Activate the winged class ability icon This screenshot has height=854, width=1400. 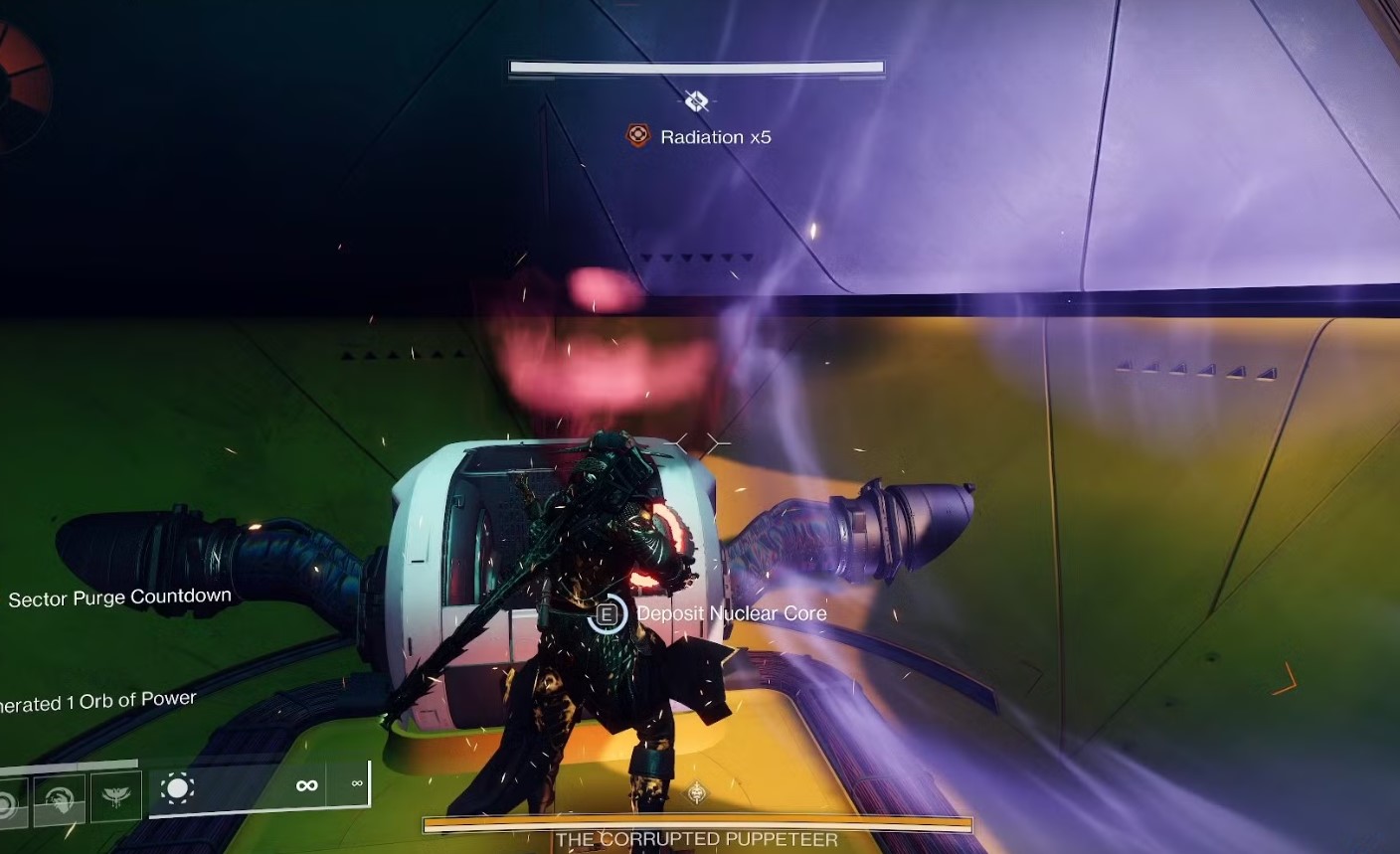[115, 797]
